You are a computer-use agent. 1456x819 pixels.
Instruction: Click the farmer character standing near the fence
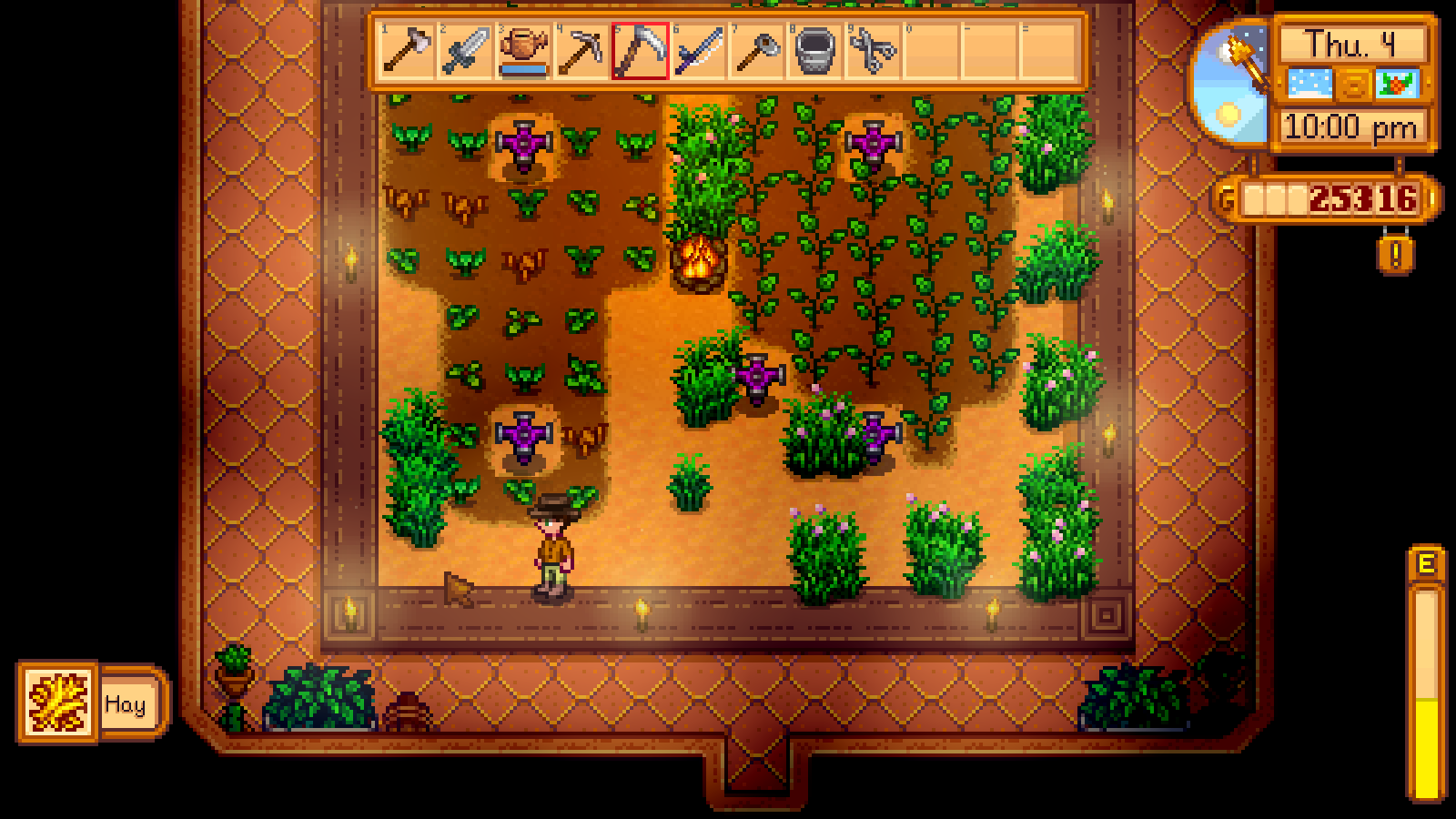point(556,548)
